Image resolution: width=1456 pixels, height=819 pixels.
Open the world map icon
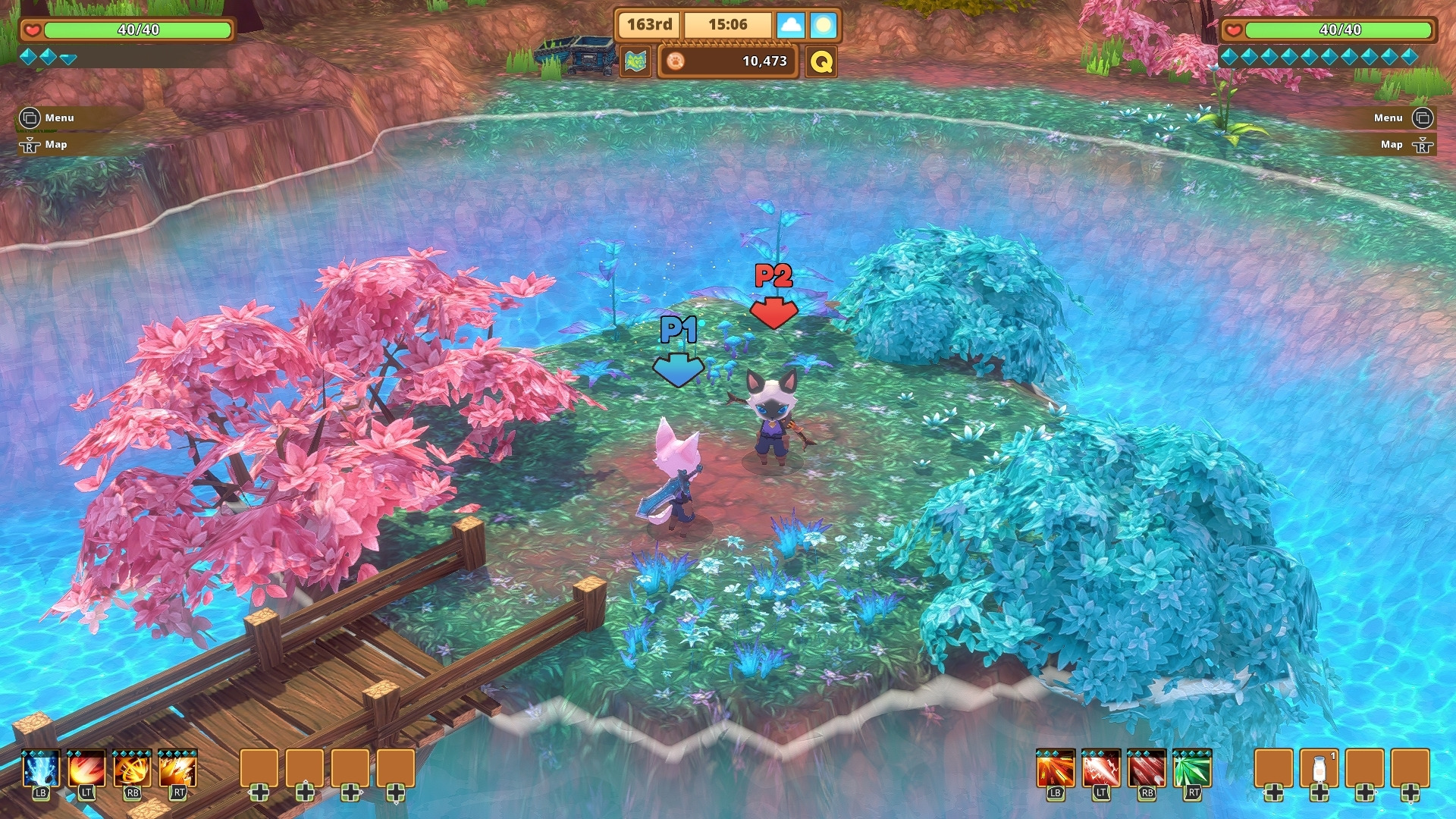[x=636, y=61]
